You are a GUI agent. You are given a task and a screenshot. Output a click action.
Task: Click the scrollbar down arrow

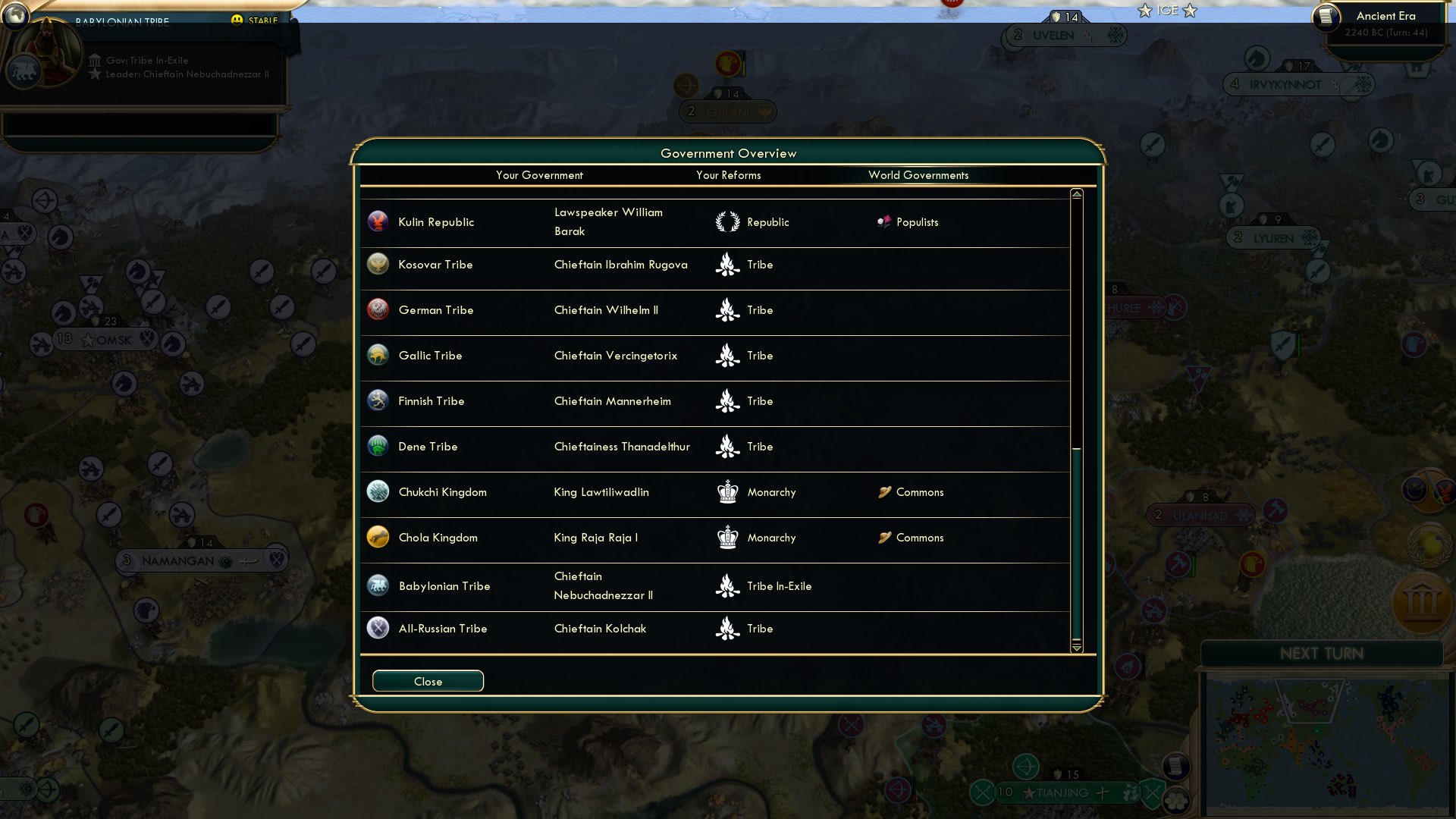tap(1075, 648)
